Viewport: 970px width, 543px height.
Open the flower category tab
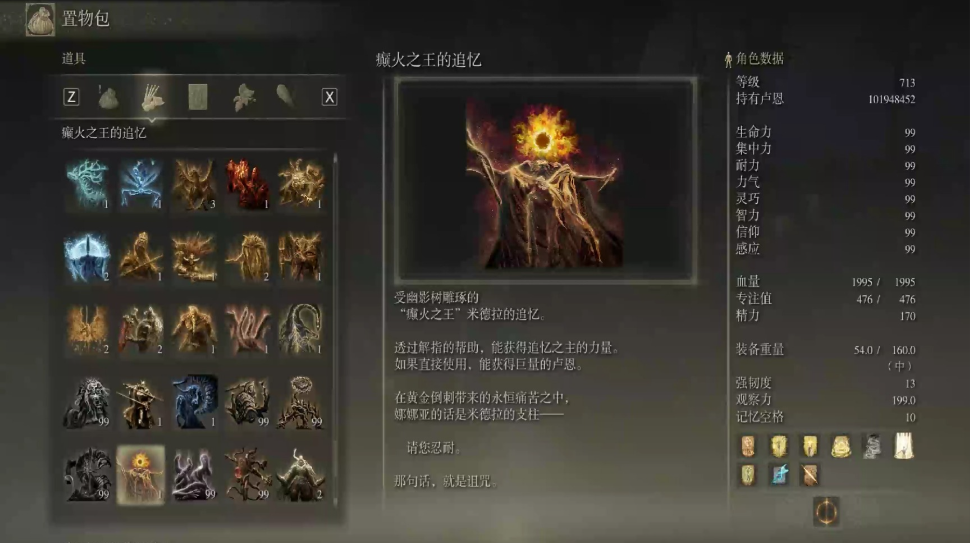click(243, 97)
